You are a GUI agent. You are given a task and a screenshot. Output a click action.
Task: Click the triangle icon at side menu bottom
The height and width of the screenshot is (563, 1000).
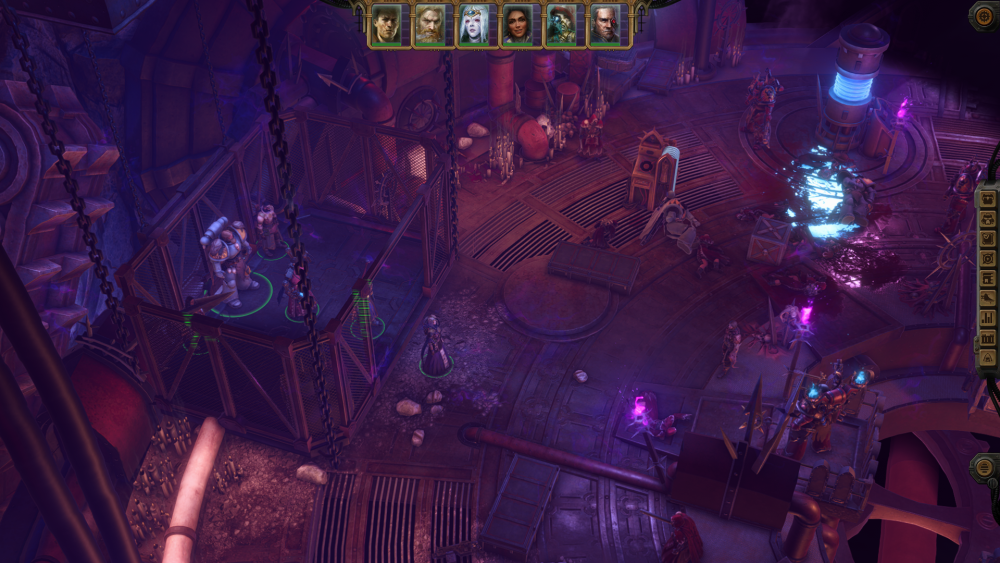[988, 358]
